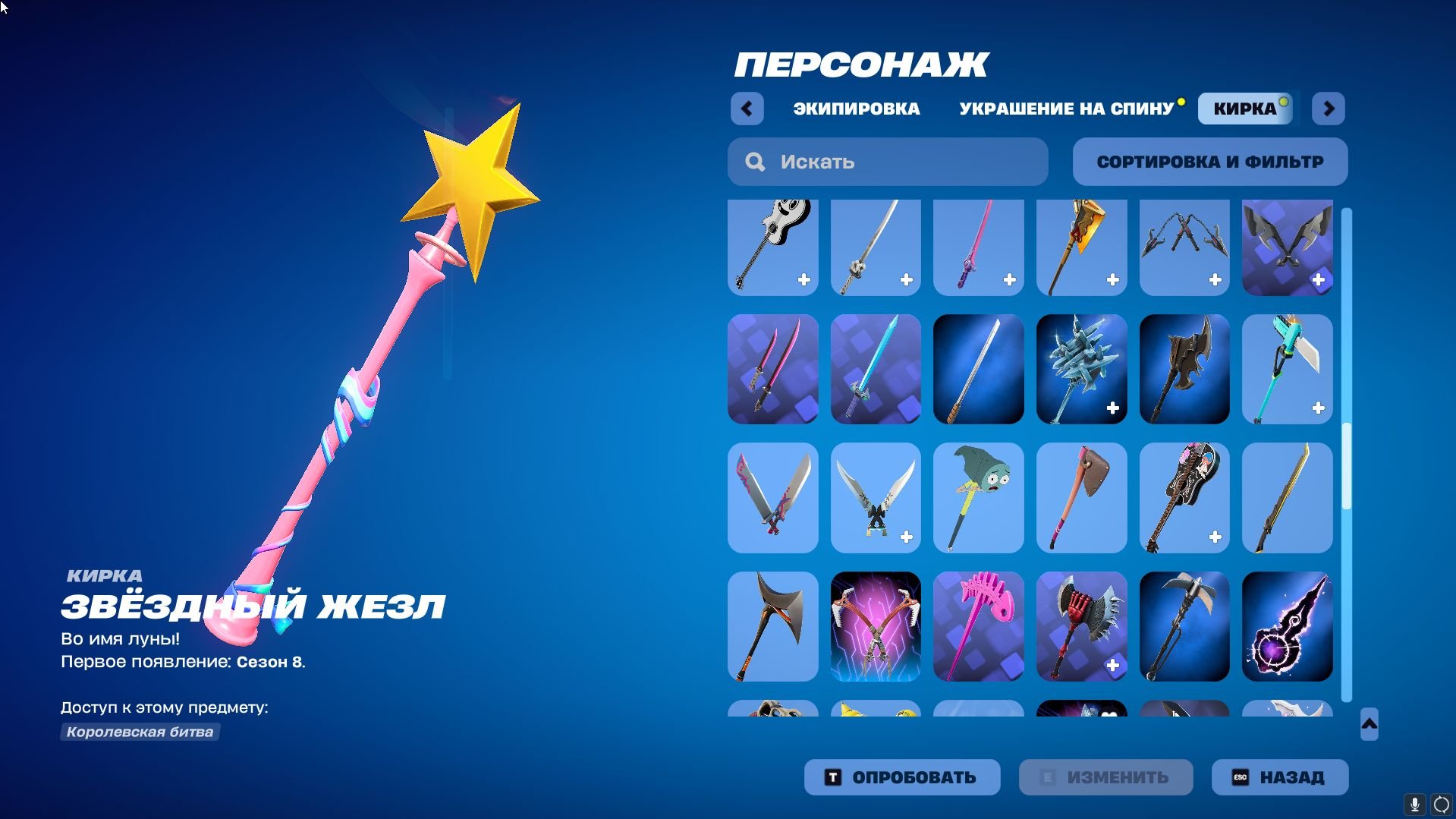The image size is (1456, 819).
Task: Click the left arrow to view previous category
Action: coord(747,108)
